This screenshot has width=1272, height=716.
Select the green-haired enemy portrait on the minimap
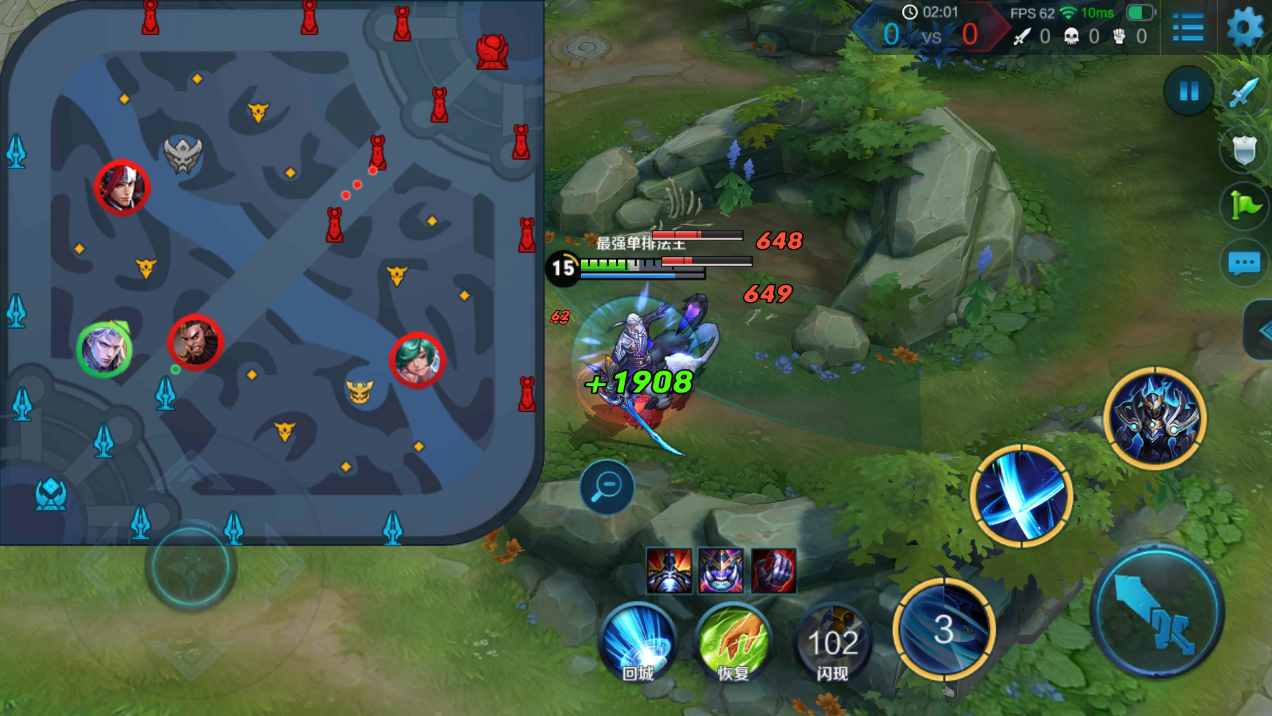tap(416, 360)
